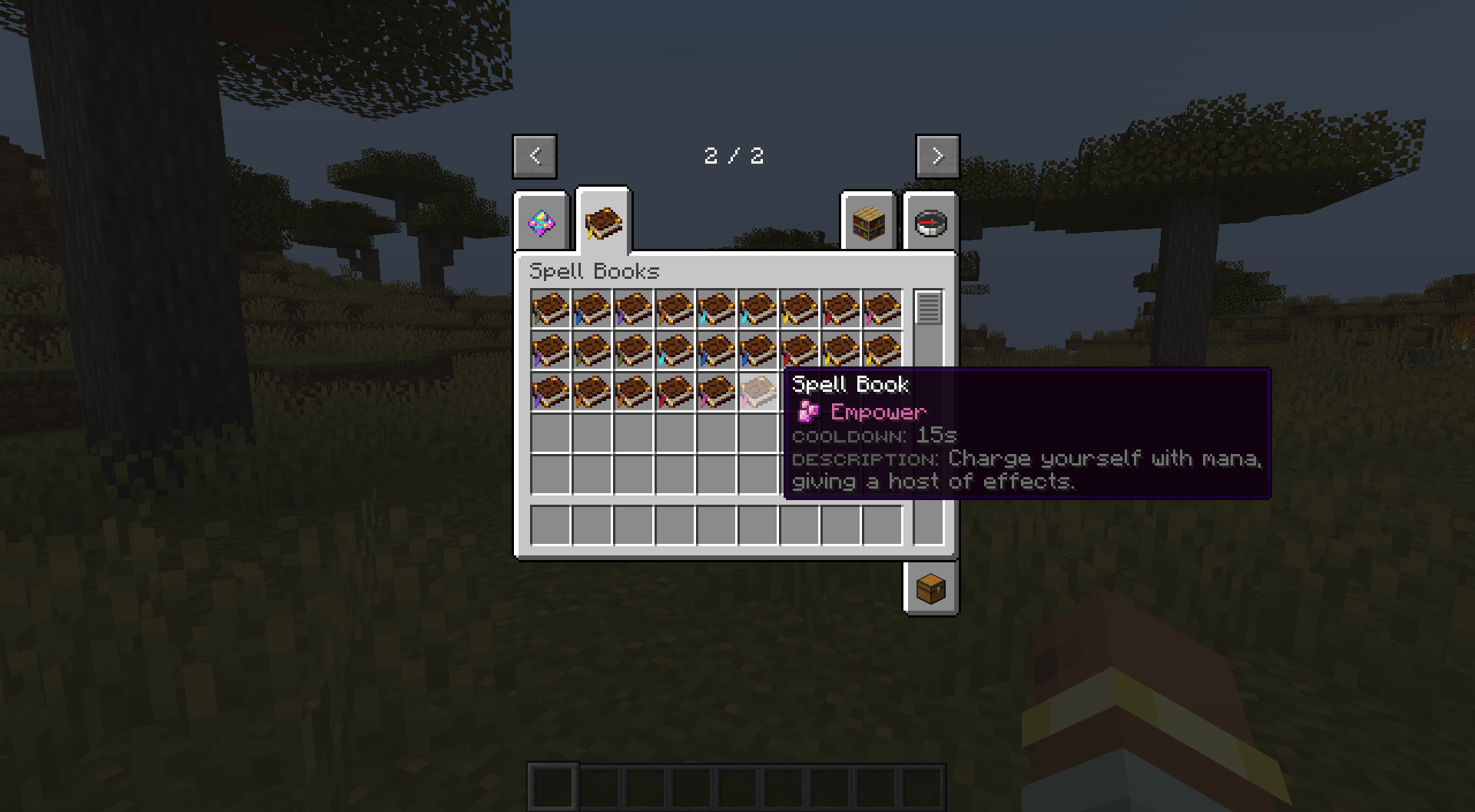Select the green-ribboned spell book
Screen dimensions: 1475x812
pos(549,309)
